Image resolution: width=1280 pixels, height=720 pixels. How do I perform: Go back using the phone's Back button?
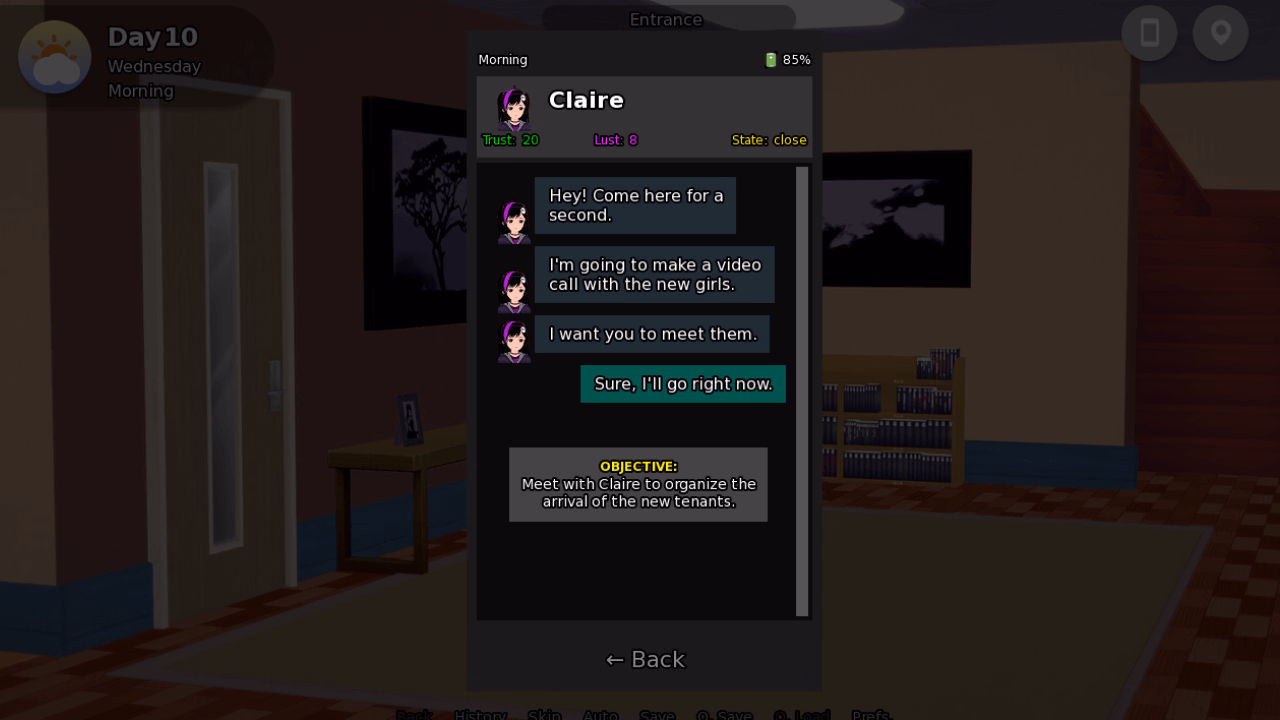point(645,660)
